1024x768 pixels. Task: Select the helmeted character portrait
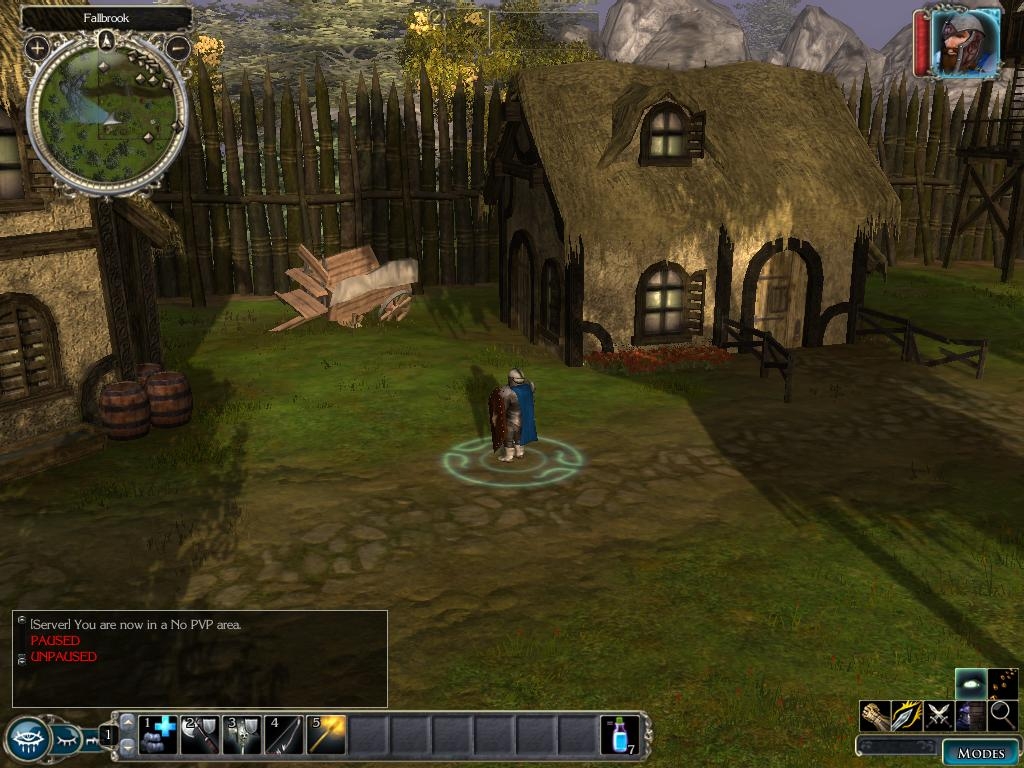pos(966,43)
